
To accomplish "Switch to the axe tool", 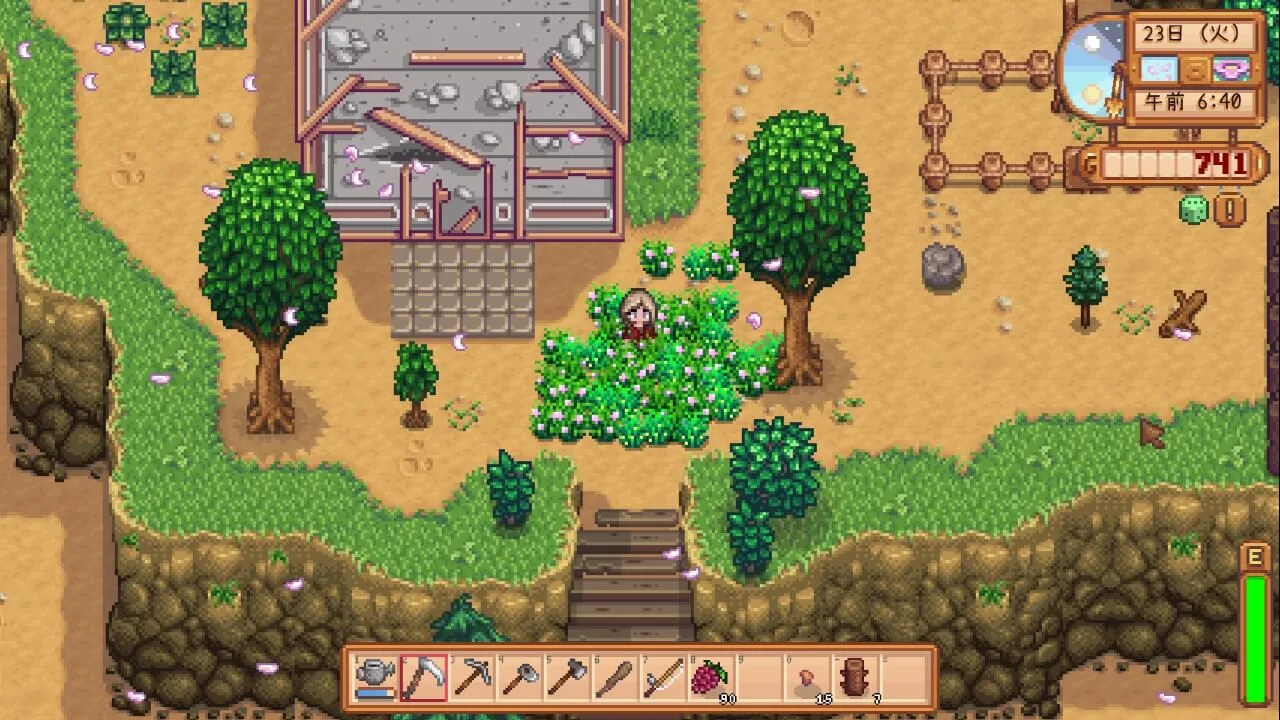I will 567,678.
